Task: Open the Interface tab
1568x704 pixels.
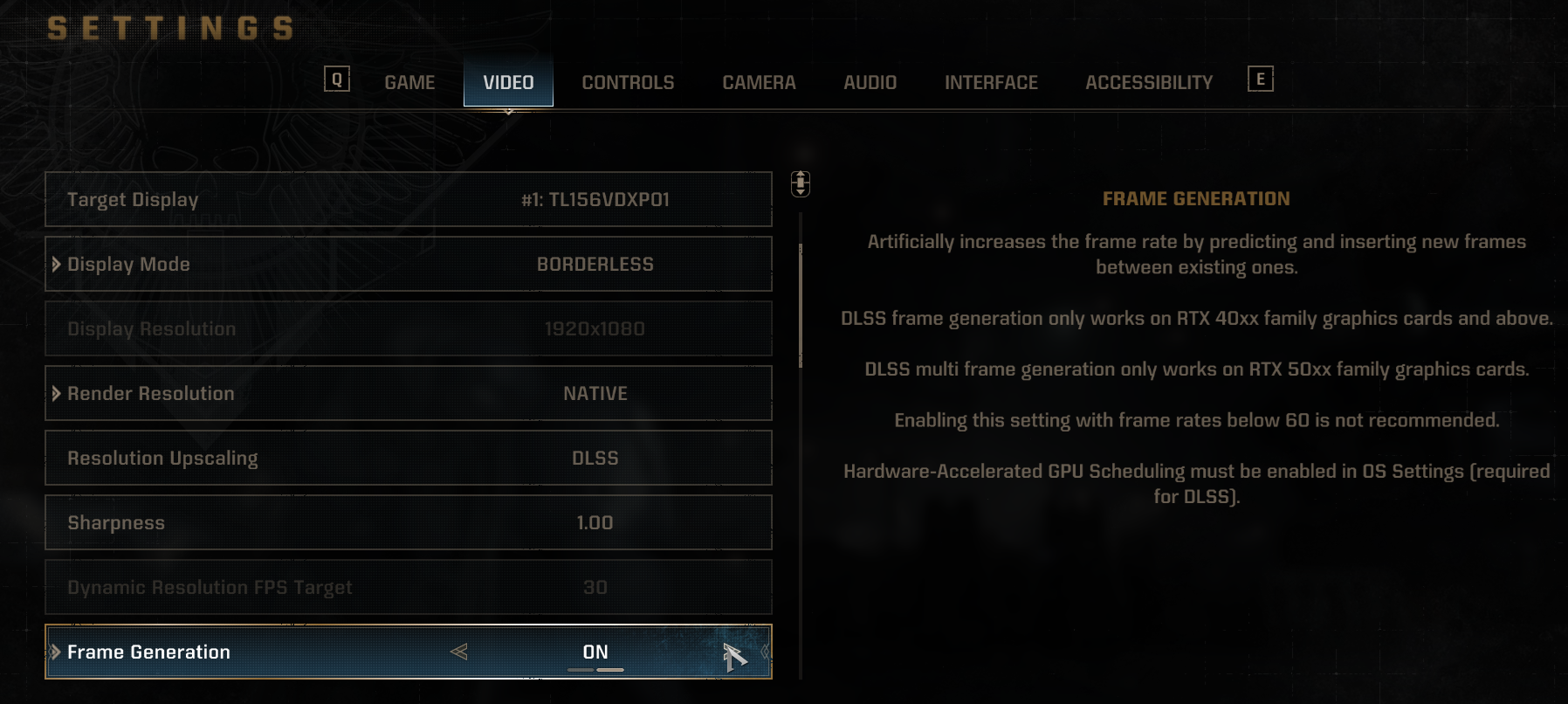Action: click(x=991, y=83)
